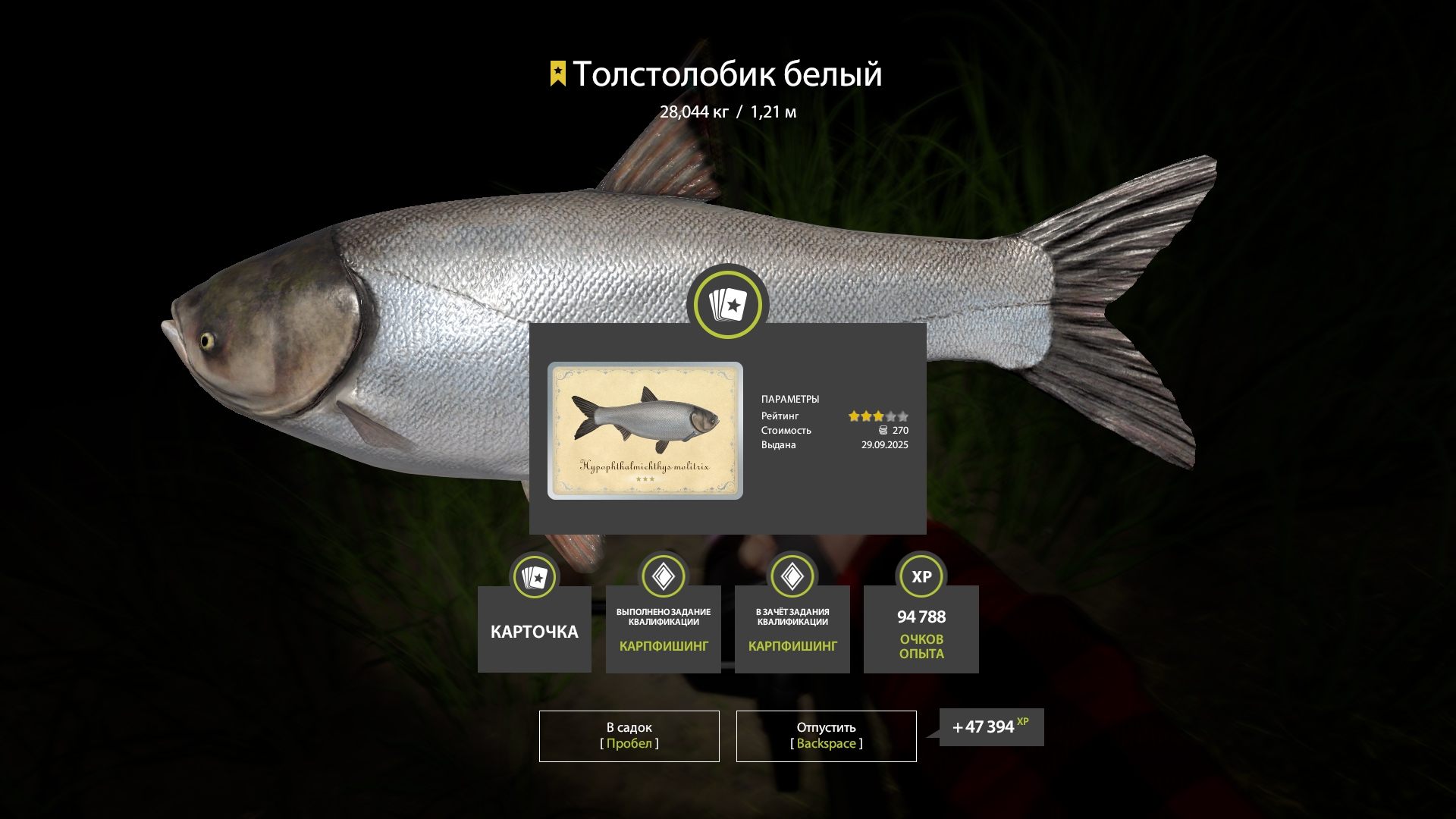This screenshot has height=819, width=1456.
Task: Release the fish with Отпустить
Action: pos(826,736)
